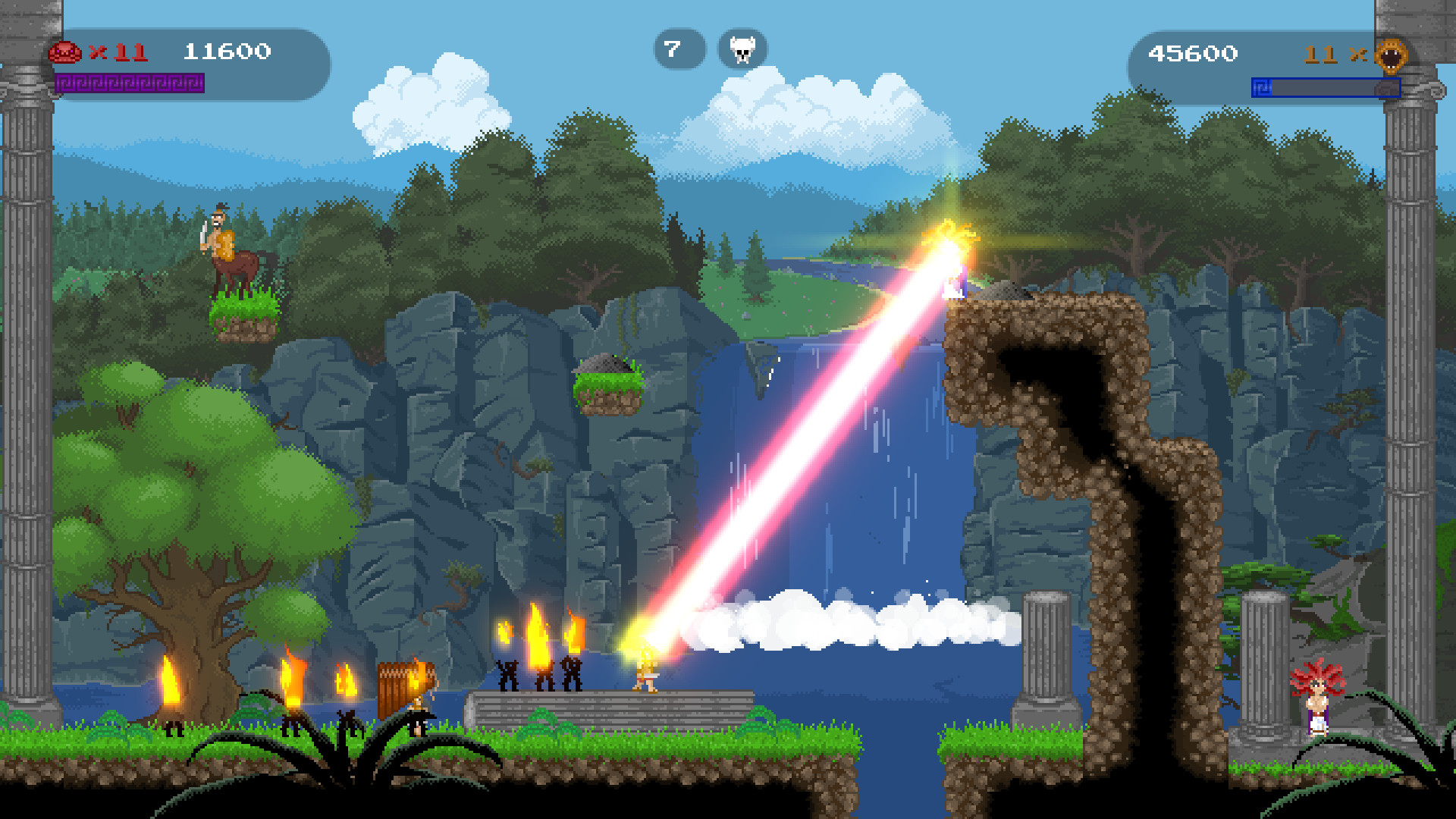
Task: Open the x11 lives multiplier display
Action: (x=112, y=52)
